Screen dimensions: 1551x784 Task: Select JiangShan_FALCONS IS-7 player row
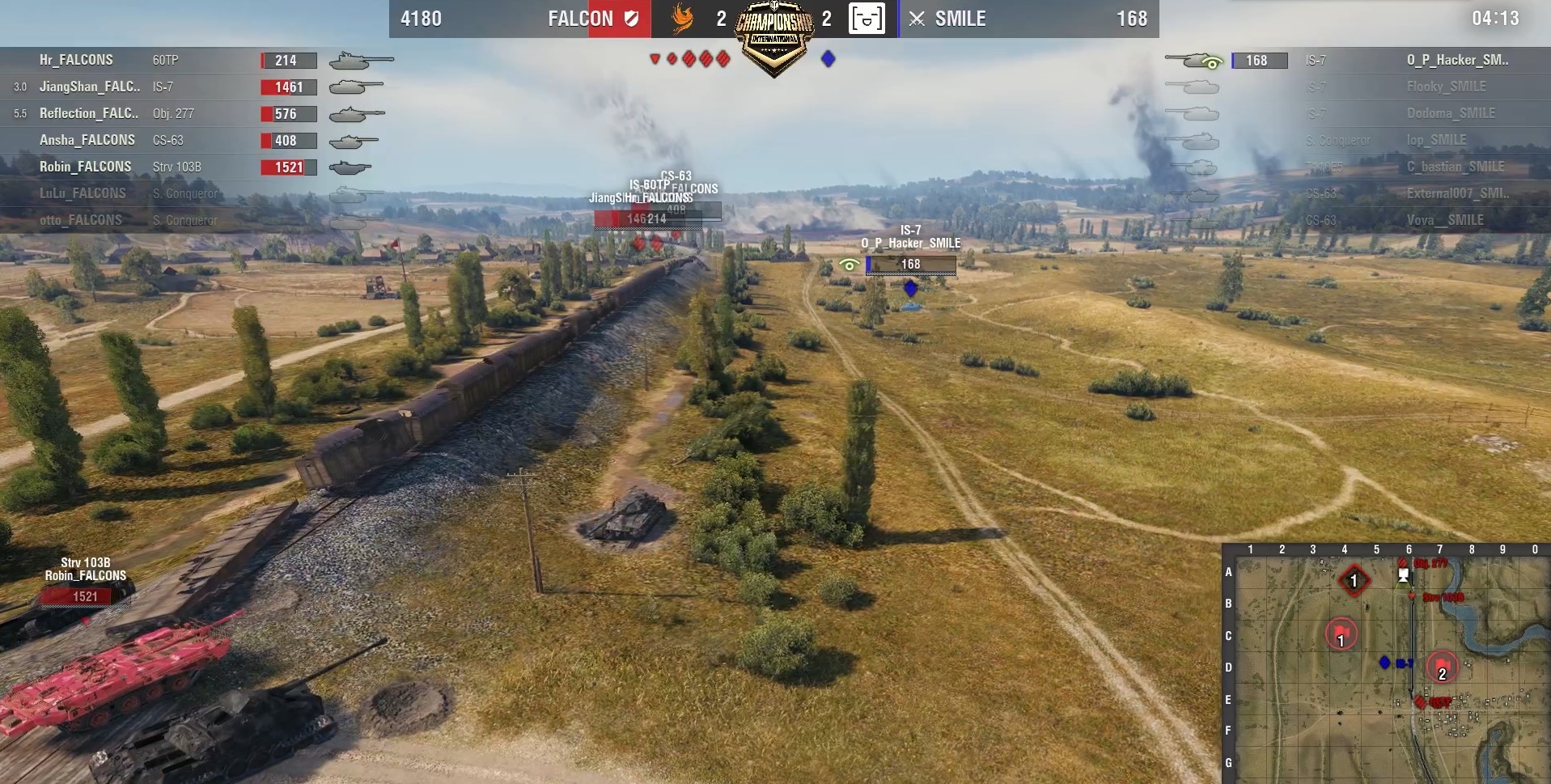coord(162,87)
